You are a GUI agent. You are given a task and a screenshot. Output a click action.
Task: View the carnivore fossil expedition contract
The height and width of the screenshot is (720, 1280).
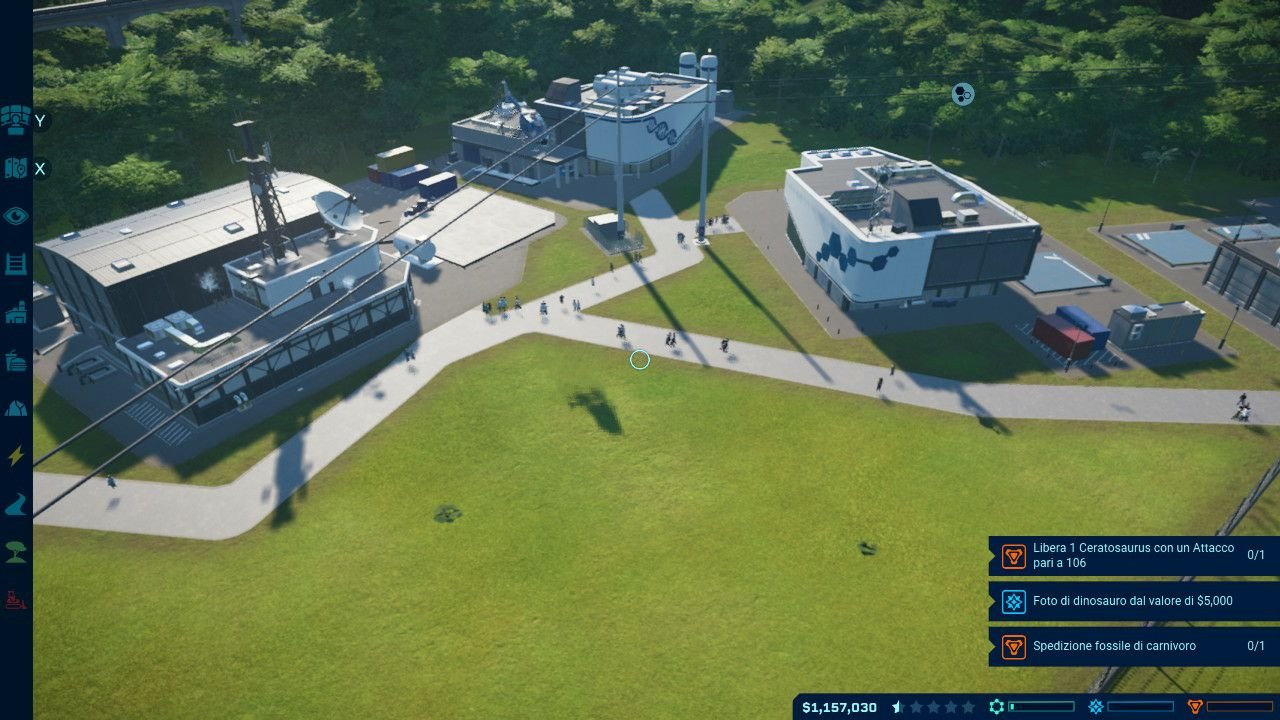coord(1134,646)
